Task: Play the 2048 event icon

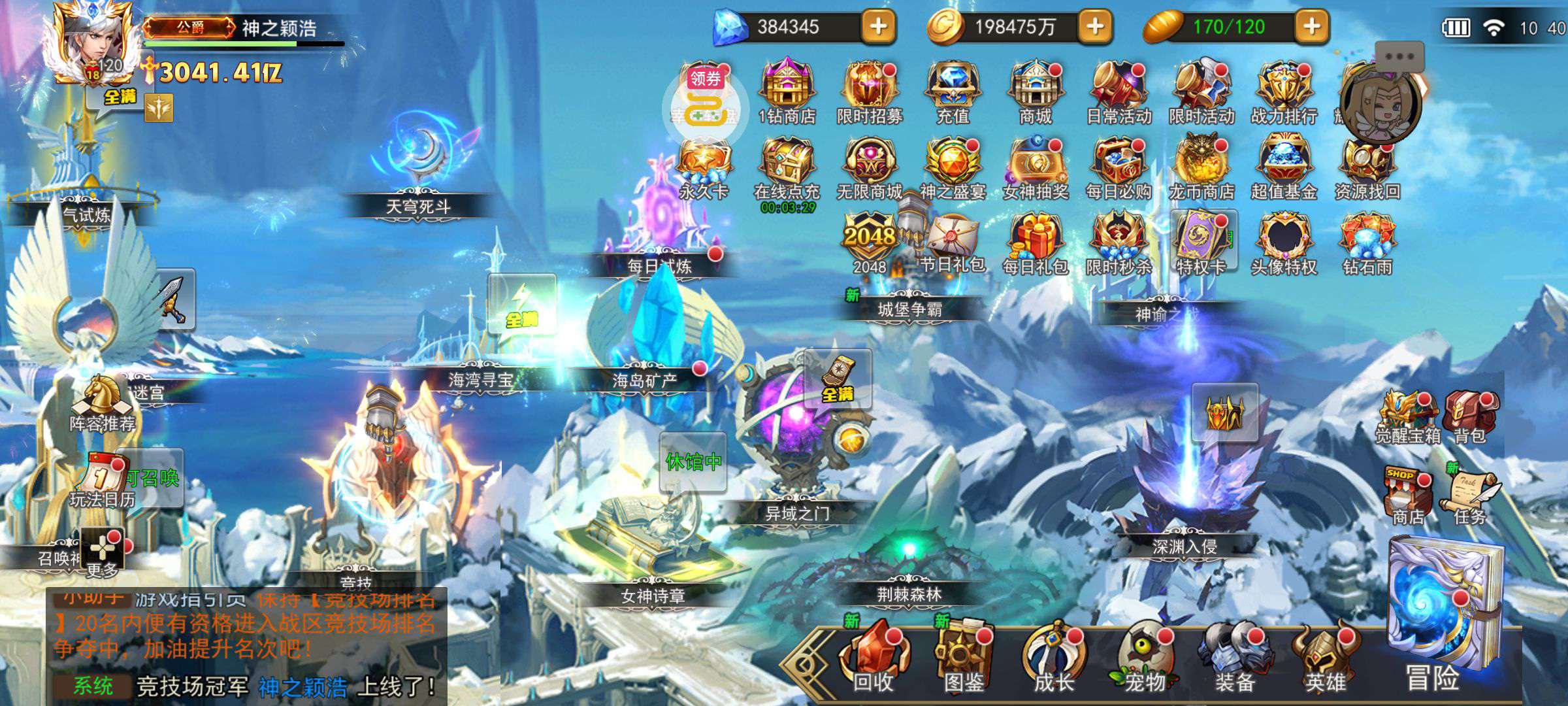Action: coord(869,243)
